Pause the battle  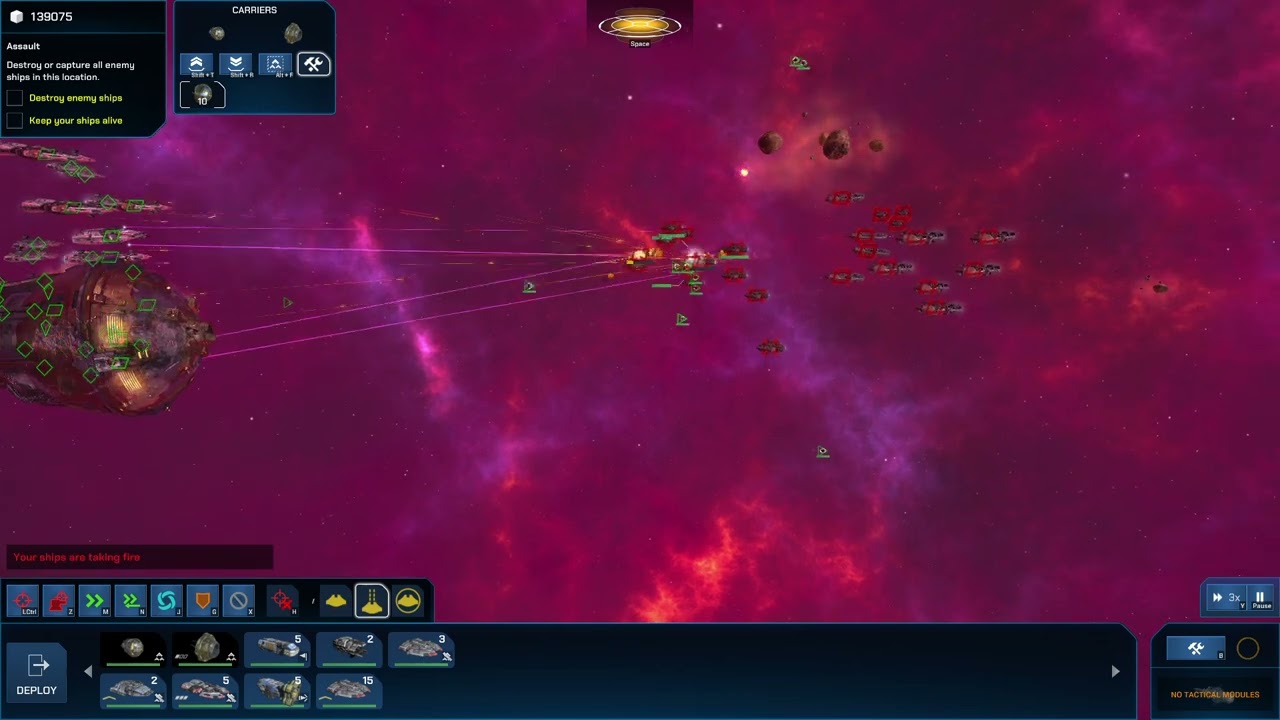(x=1261, y=598)
